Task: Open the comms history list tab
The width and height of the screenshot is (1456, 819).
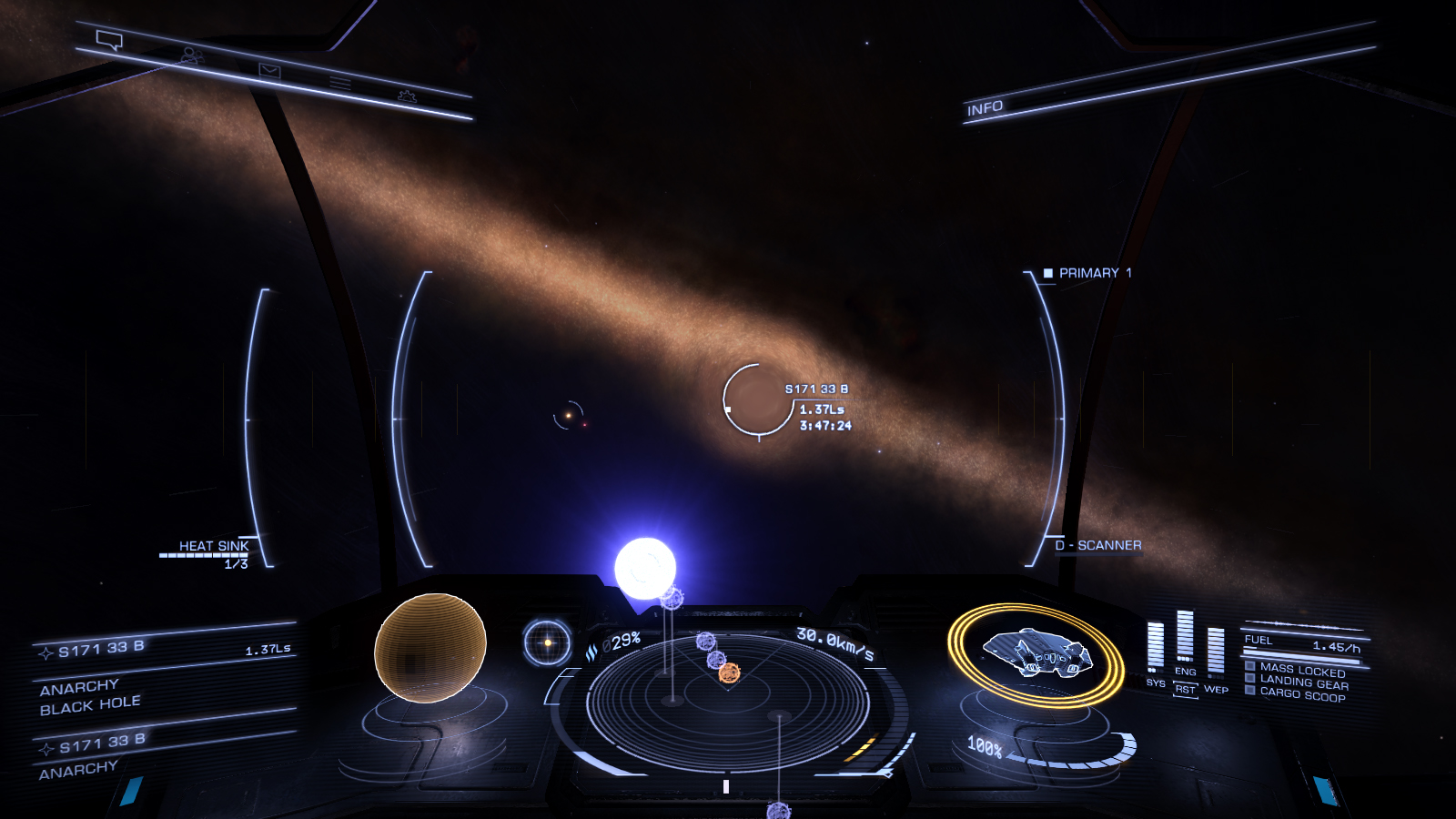Action: pyautogui.click(x=340, y=84)
